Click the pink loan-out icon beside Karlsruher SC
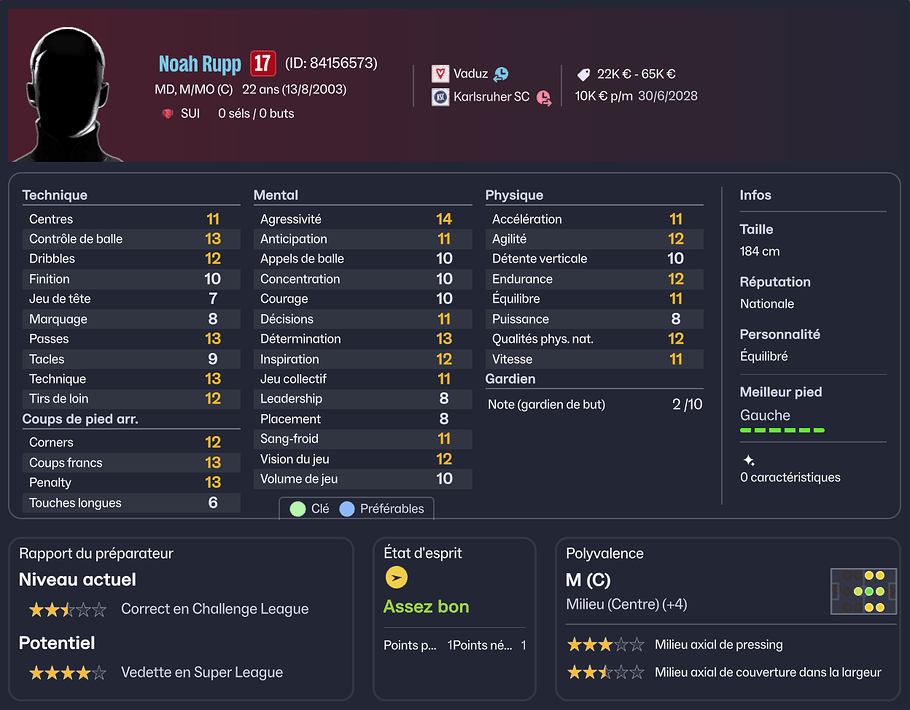 pyautogui.click(x=543, y=98)
